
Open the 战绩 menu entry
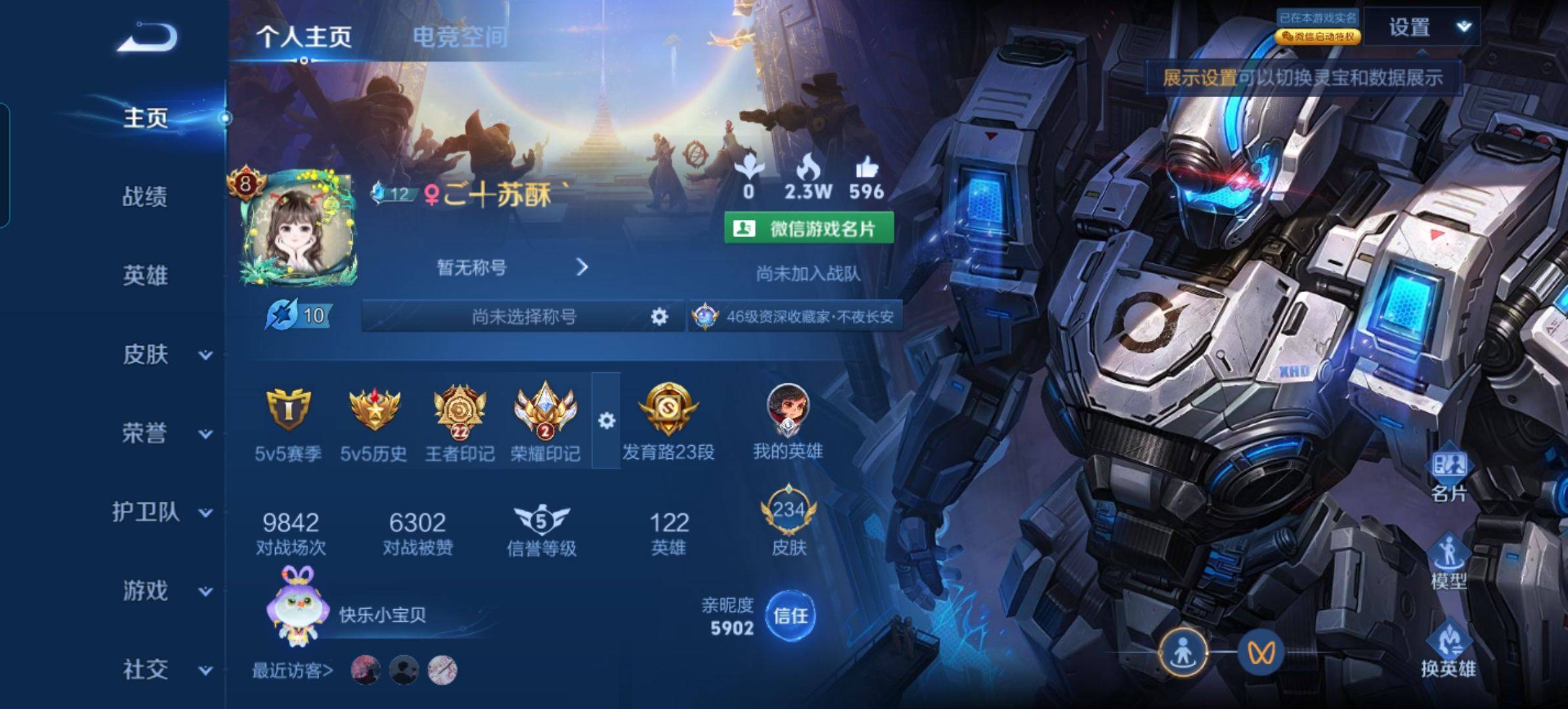point(144,196)
